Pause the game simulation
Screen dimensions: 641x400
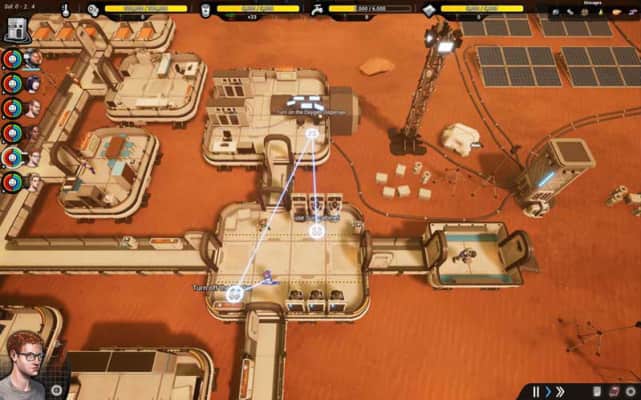pos(536,391)
